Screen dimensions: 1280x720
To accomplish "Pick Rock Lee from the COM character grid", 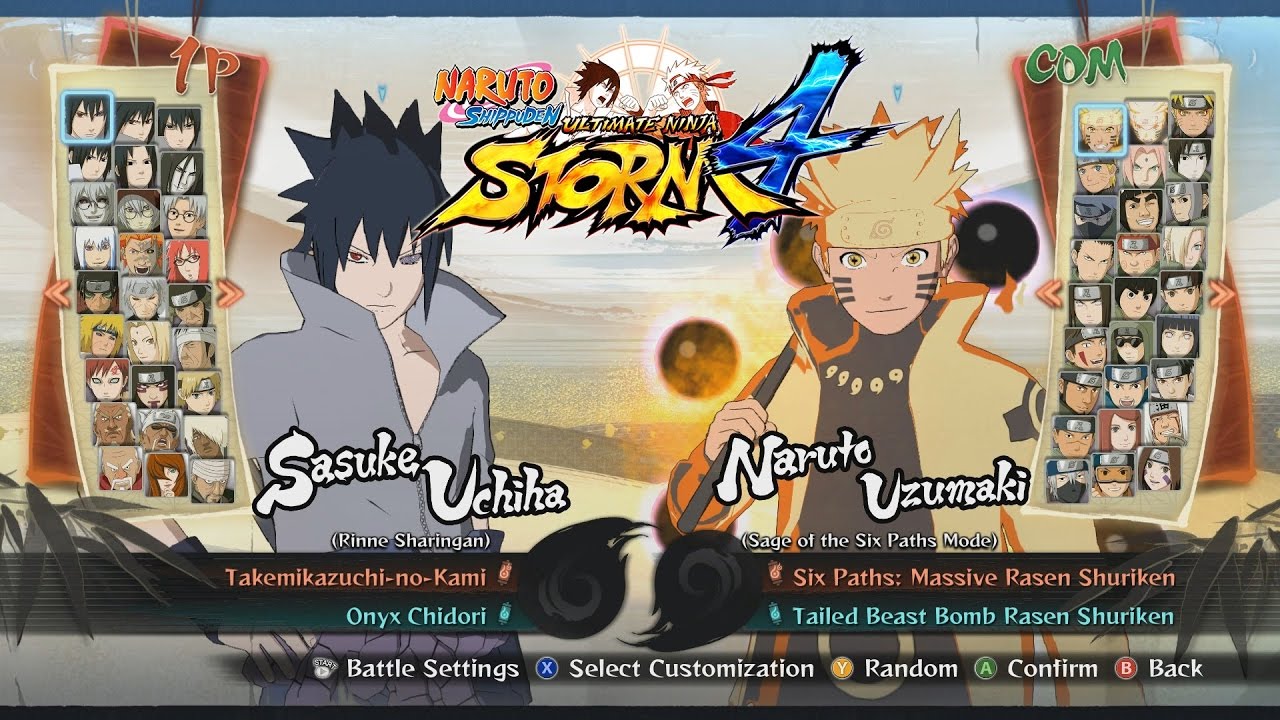I will [1133, 297].
